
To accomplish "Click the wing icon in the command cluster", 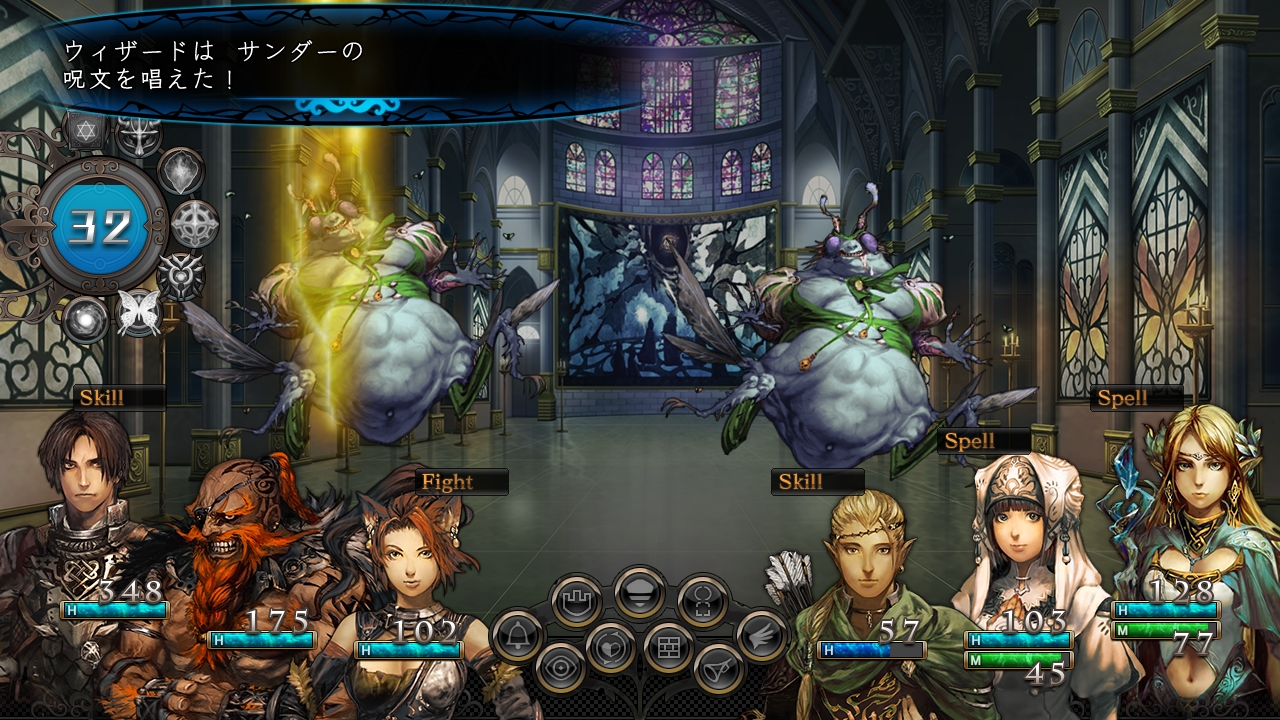I will coord(762,635).
